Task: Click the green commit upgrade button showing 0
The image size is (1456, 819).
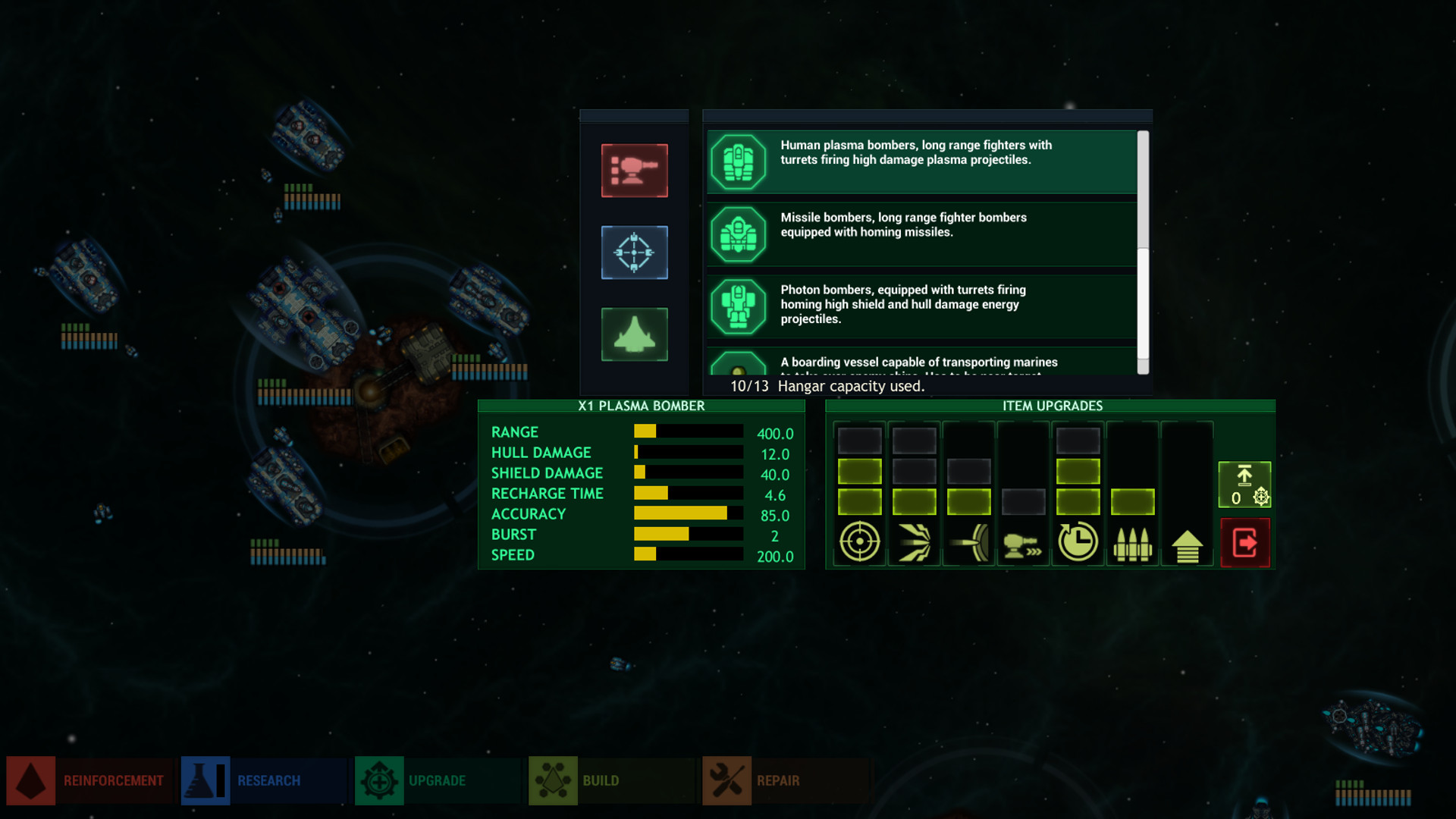Action: click(1246, 484)
